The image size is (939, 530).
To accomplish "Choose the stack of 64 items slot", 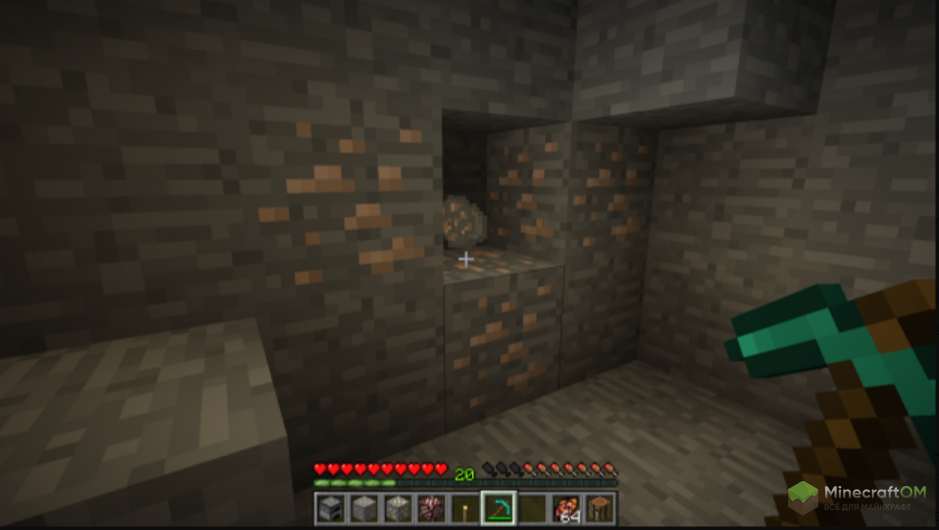I will (x=566, y=508).
